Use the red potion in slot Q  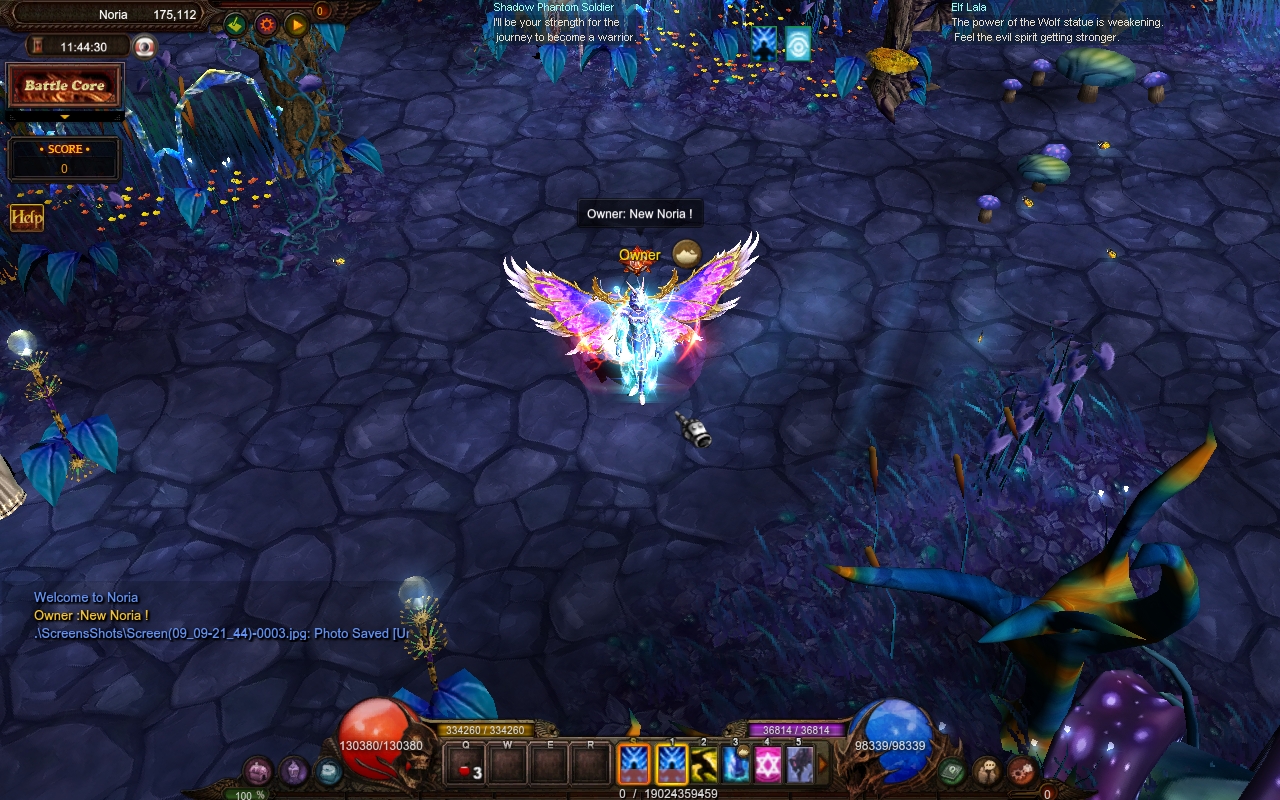click(x=467, y=765)
